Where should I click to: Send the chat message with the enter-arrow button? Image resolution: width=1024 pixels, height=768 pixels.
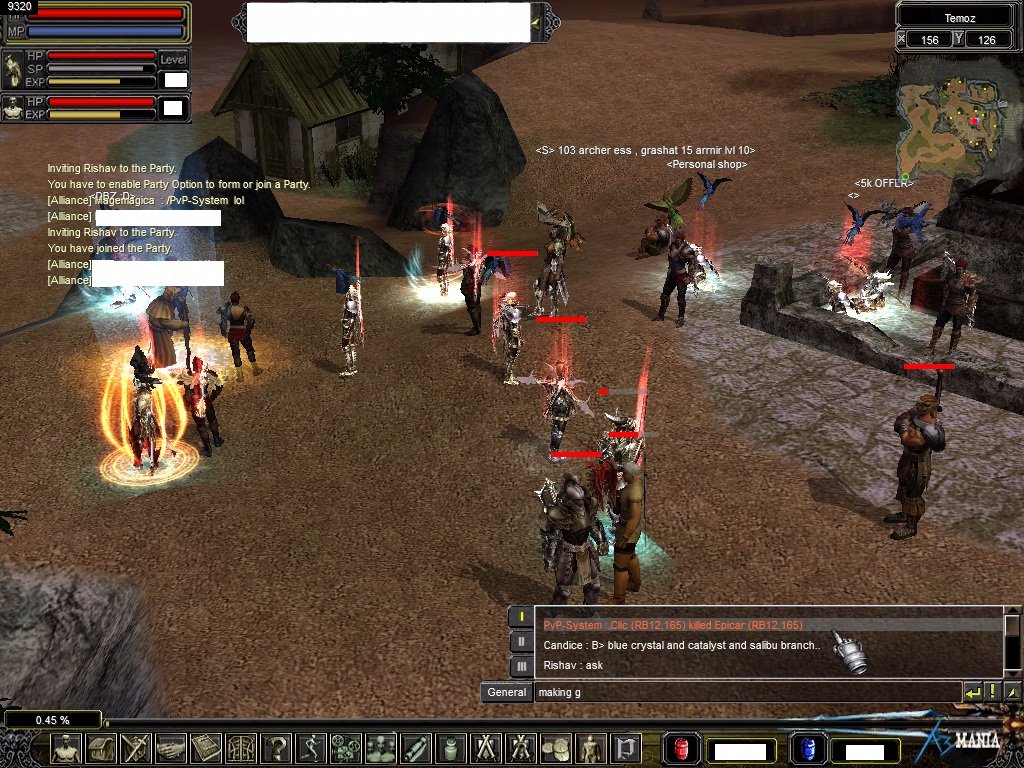[x=972, y=692]
